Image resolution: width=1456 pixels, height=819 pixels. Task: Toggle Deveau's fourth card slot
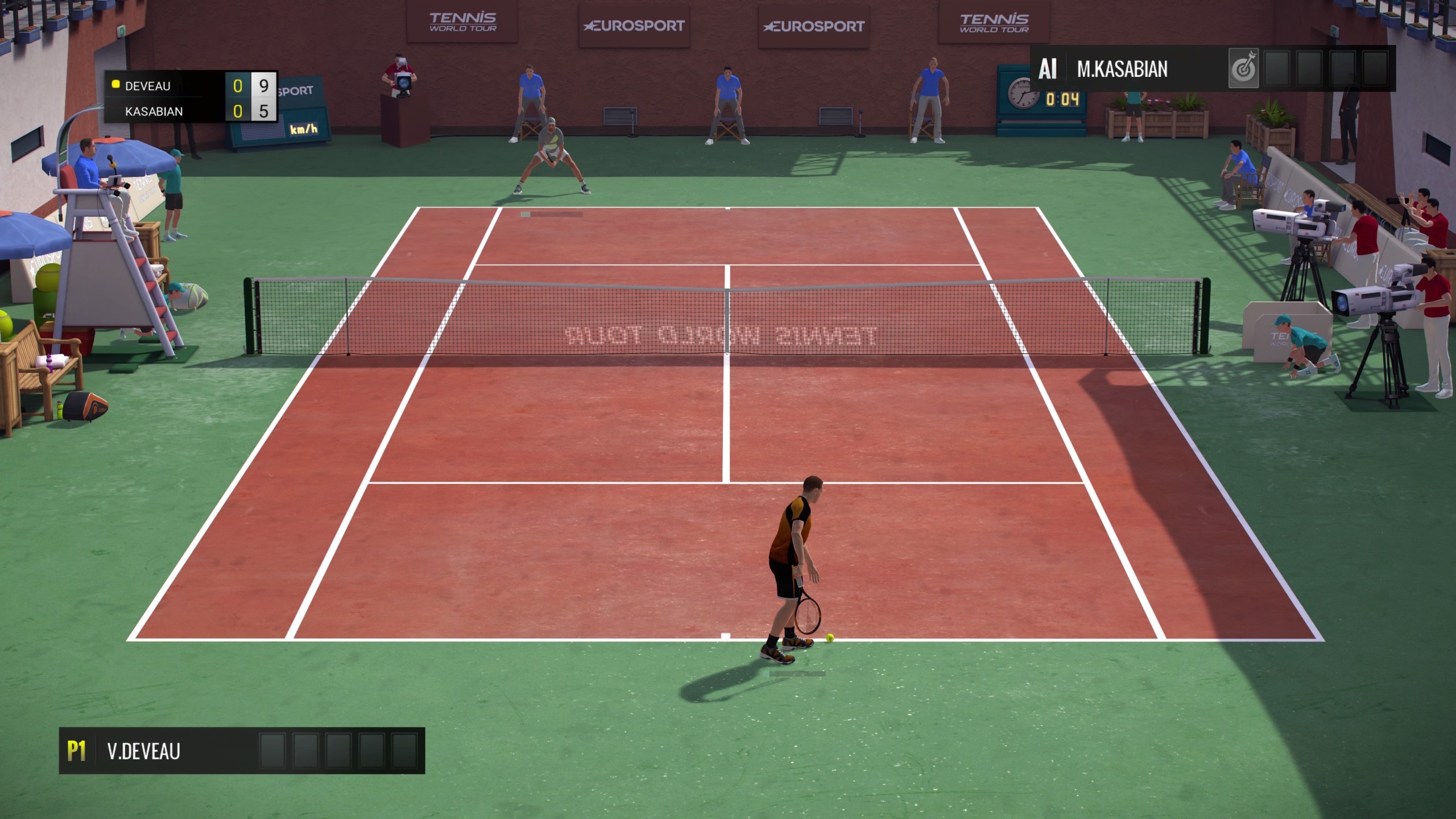point(371,751)
